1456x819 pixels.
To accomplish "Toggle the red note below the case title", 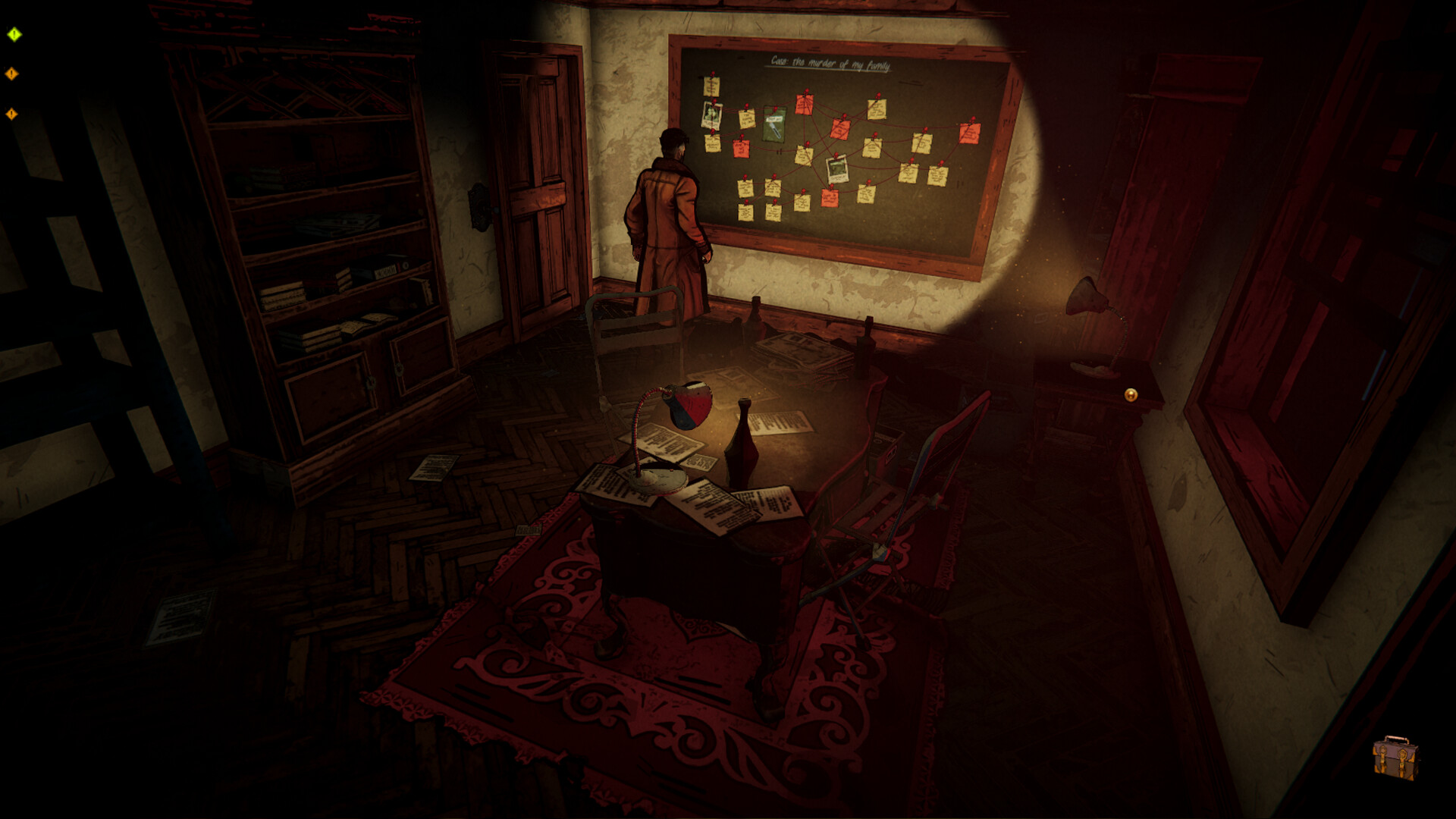I will (804, 105).
